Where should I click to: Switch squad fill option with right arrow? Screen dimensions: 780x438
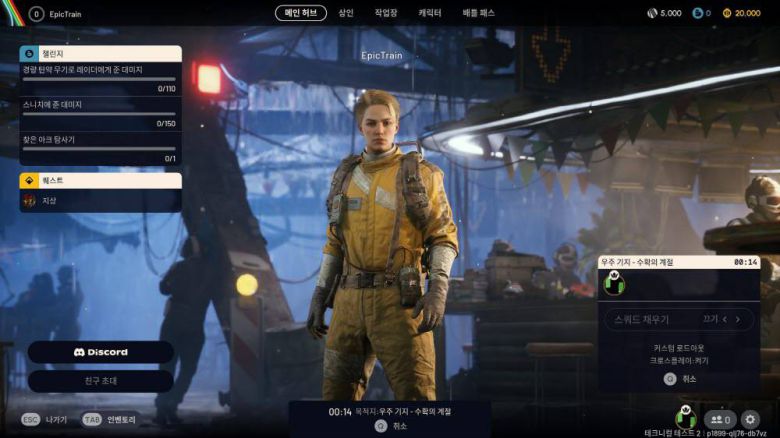[x=739, y=319]
